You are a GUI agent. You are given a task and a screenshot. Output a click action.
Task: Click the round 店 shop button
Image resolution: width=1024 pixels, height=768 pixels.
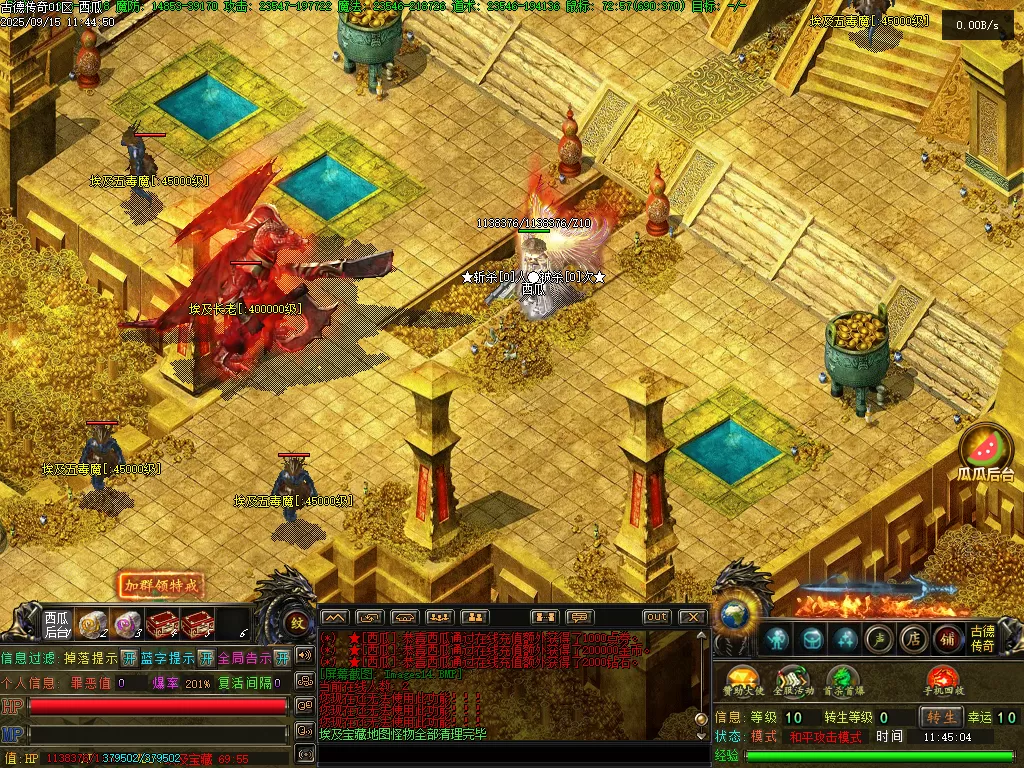coord(912,638)
